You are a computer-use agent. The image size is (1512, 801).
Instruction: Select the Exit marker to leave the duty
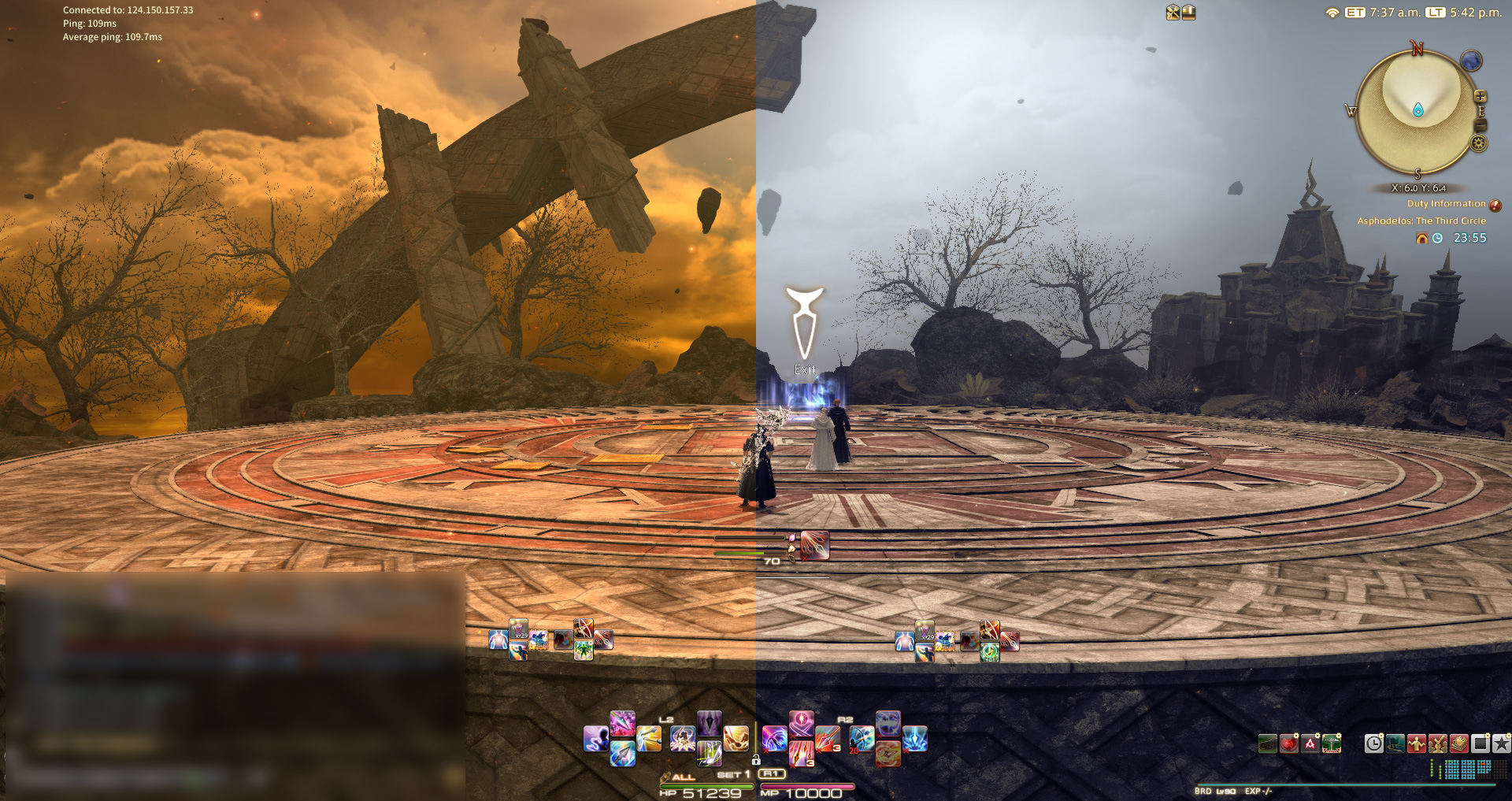(804, 323)
